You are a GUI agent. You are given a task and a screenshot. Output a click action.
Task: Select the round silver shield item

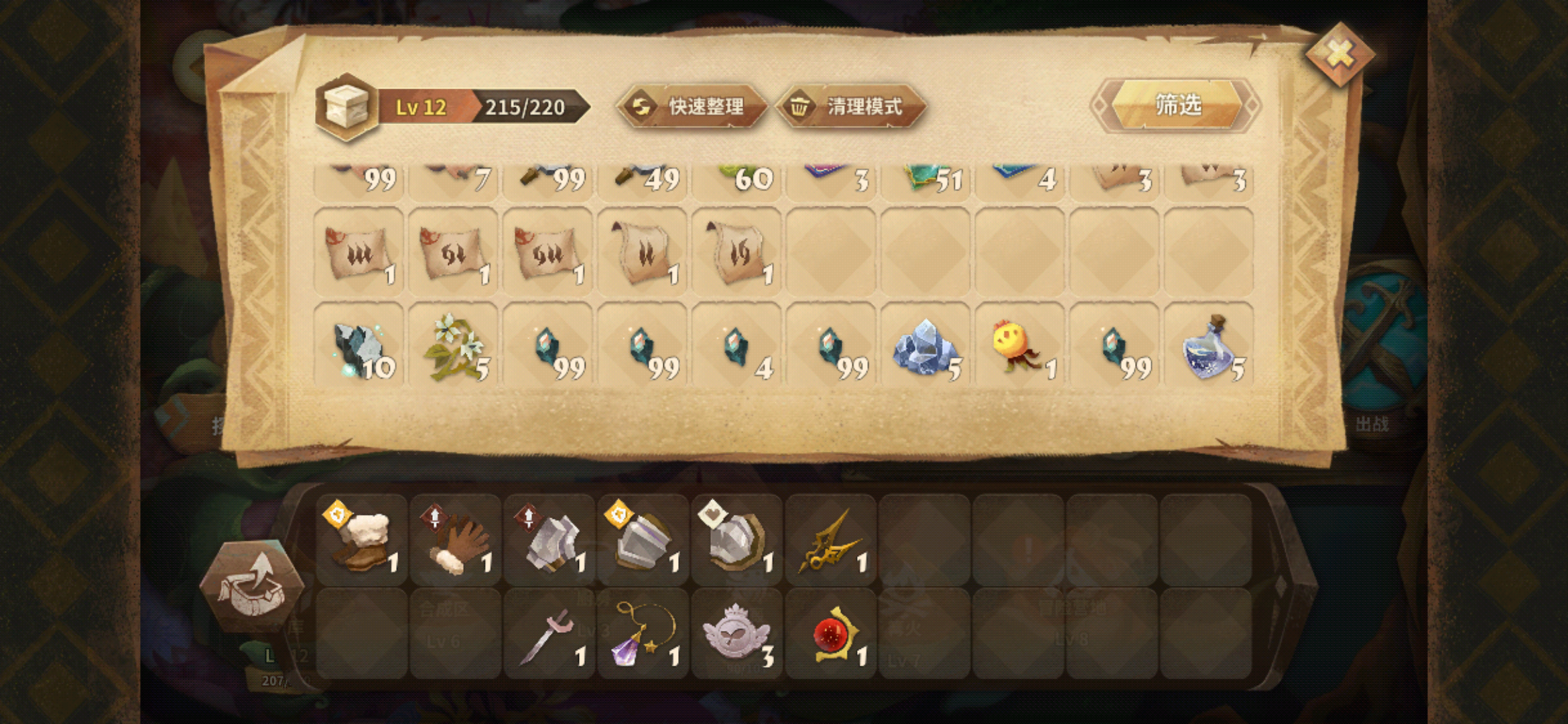736,540
